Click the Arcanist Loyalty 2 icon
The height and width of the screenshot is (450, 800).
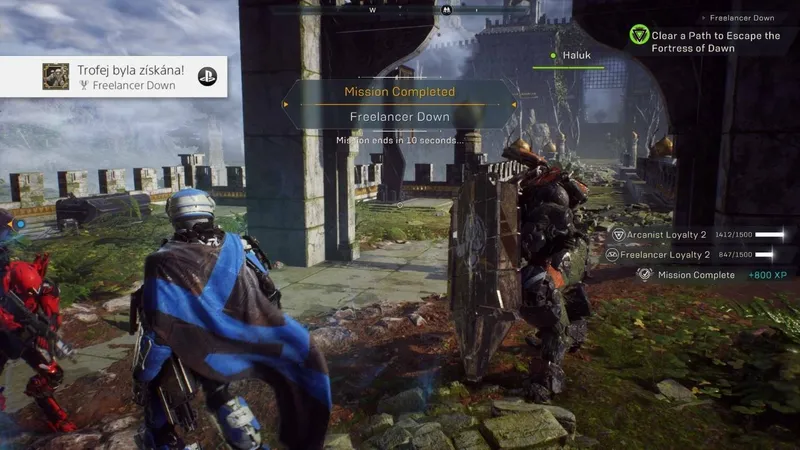pos(619,235)
